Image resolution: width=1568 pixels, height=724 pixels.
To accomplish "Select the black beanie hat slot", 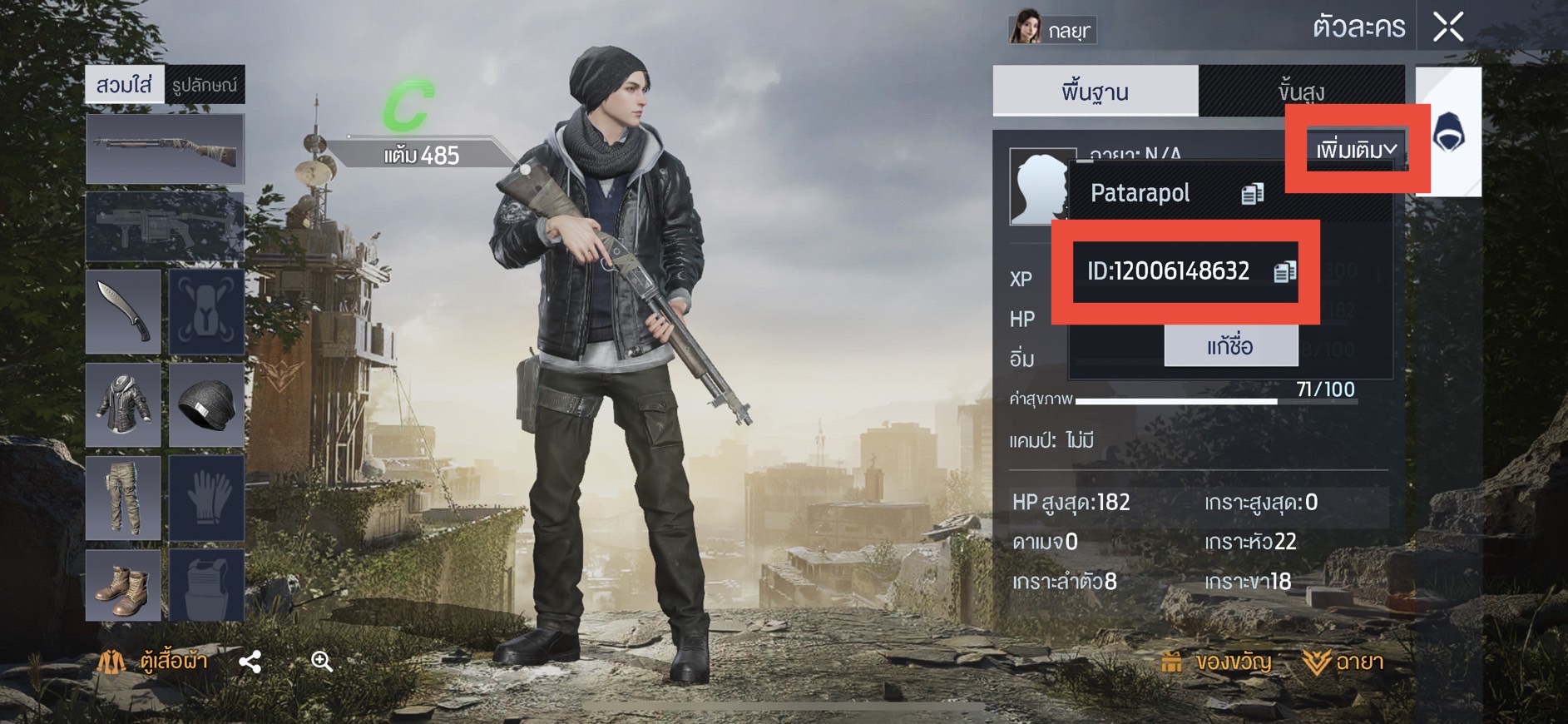I will (x=206, y=405).
